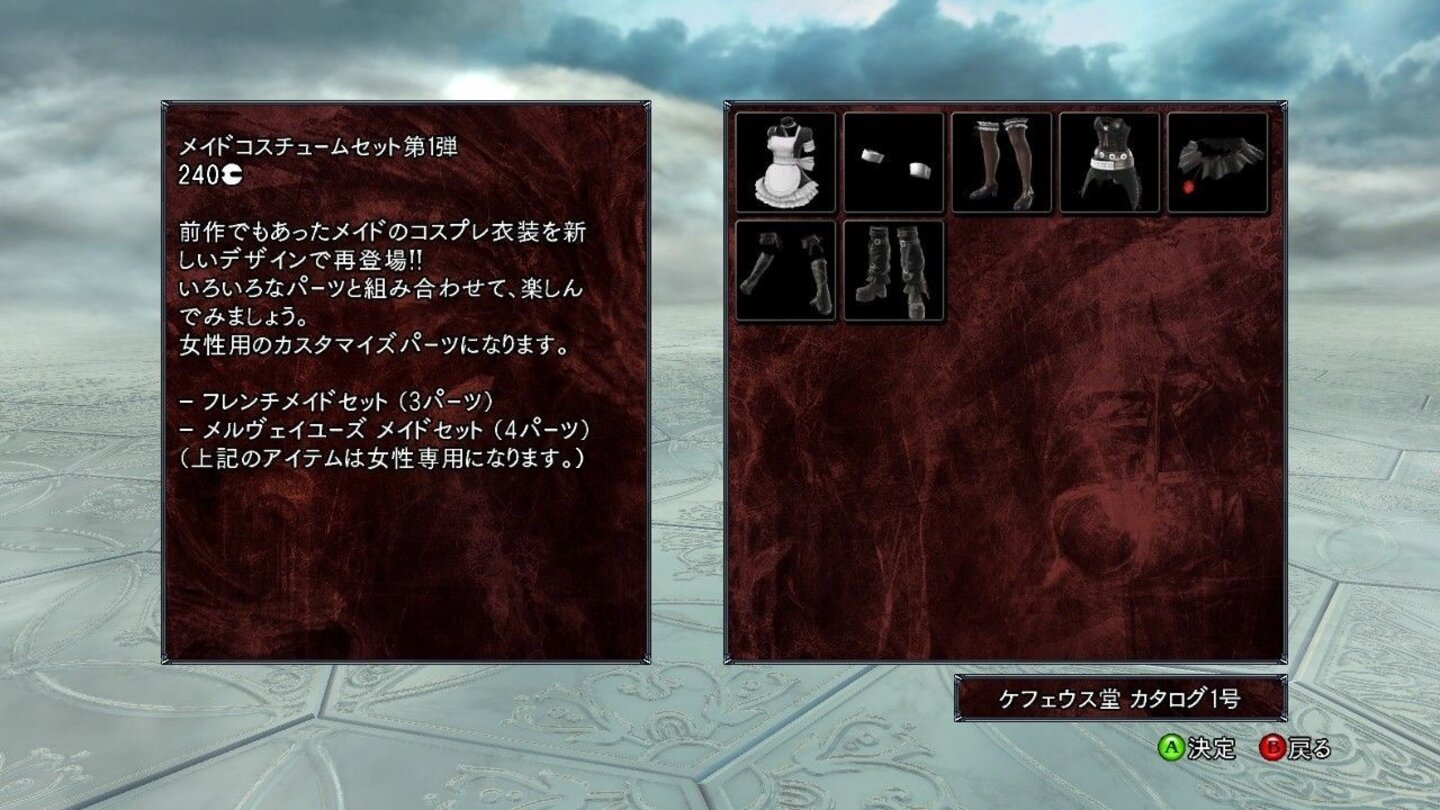
Task: Select the ruffled collar item icon
Action: (x=1214, y=162)
